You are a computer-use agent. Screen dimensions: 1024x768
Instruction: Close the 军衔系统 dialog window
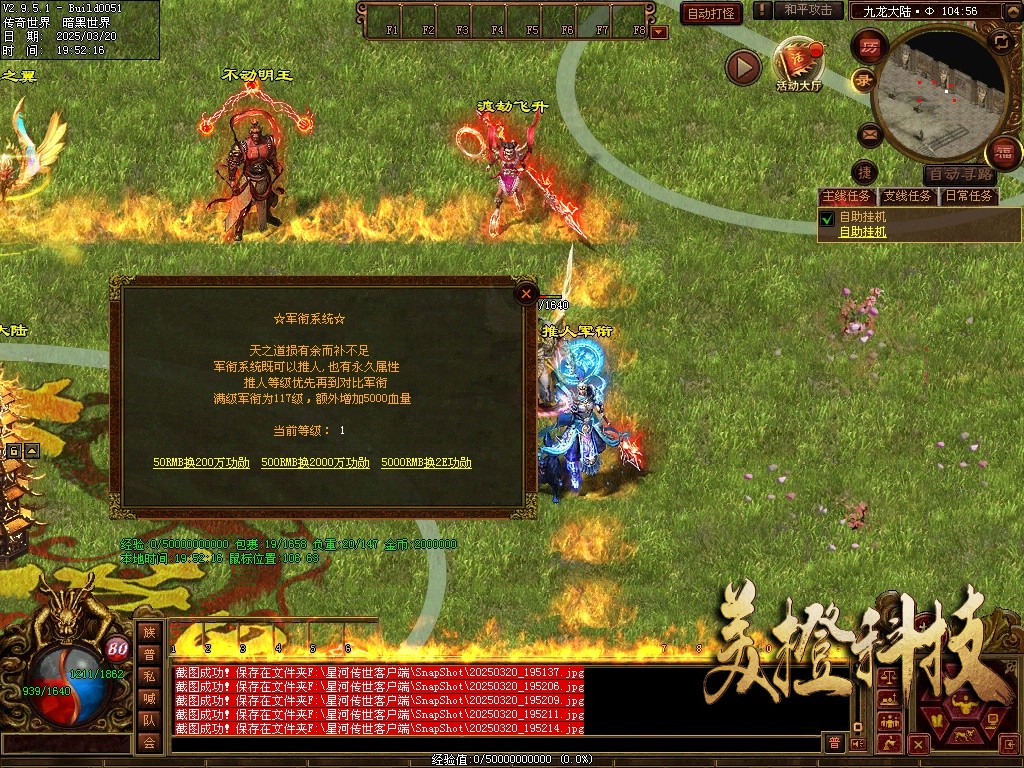coord(526,294)
